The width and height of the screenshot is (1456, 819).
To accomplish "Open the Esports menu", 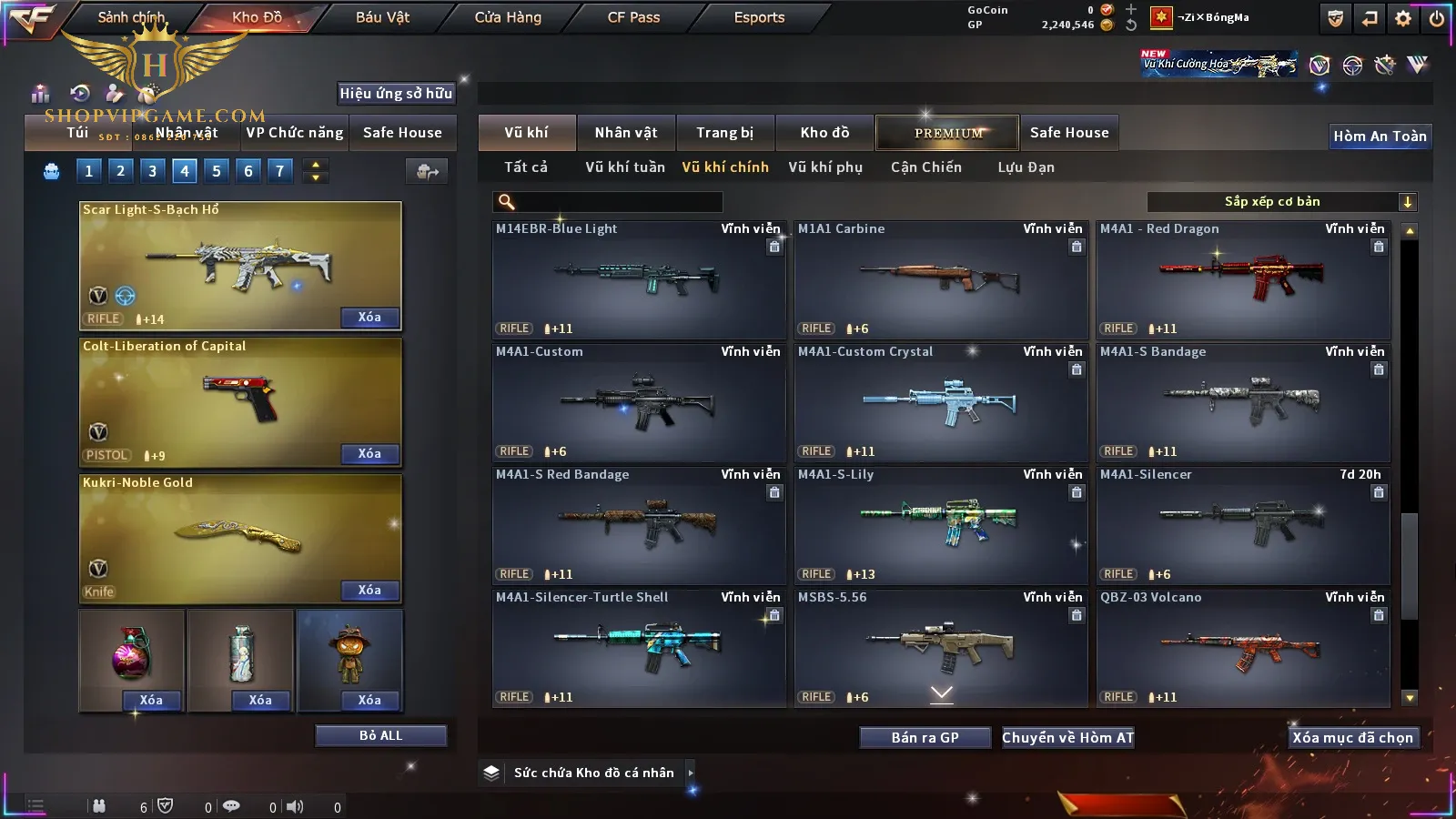I will pos(759,17).
